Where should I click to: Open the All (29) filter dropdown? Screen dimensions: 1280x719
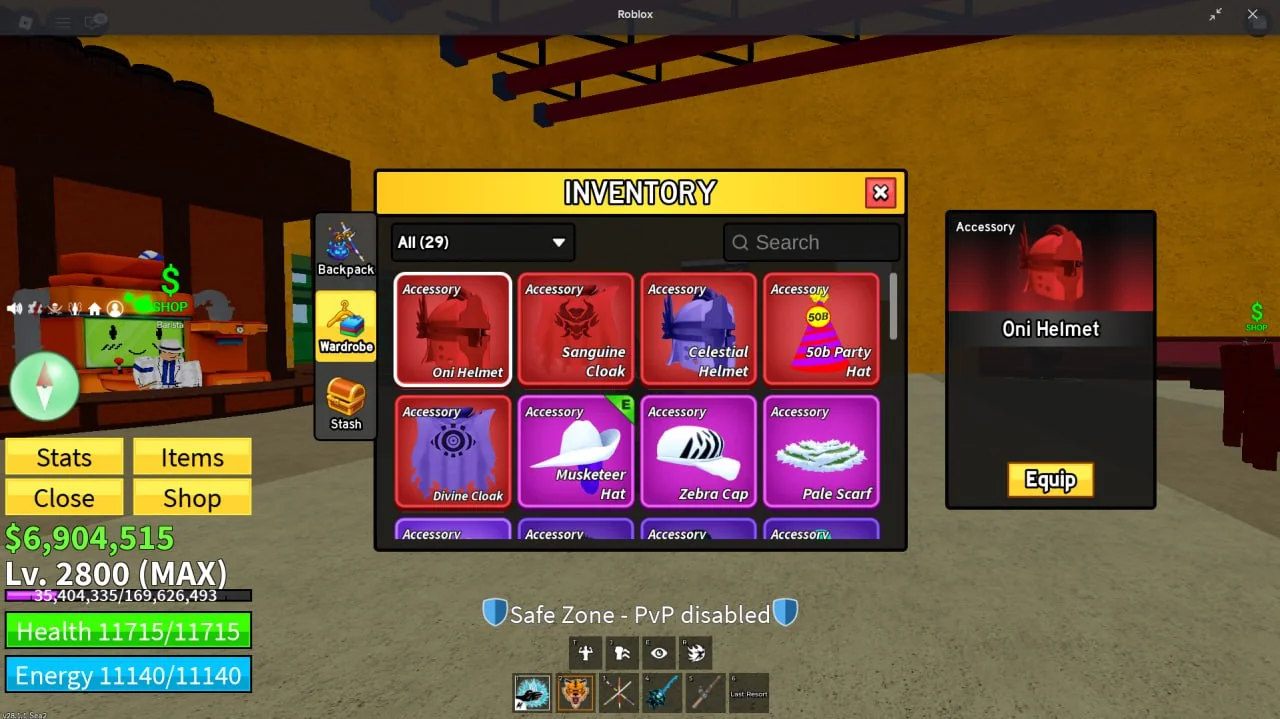pos(482,242)
